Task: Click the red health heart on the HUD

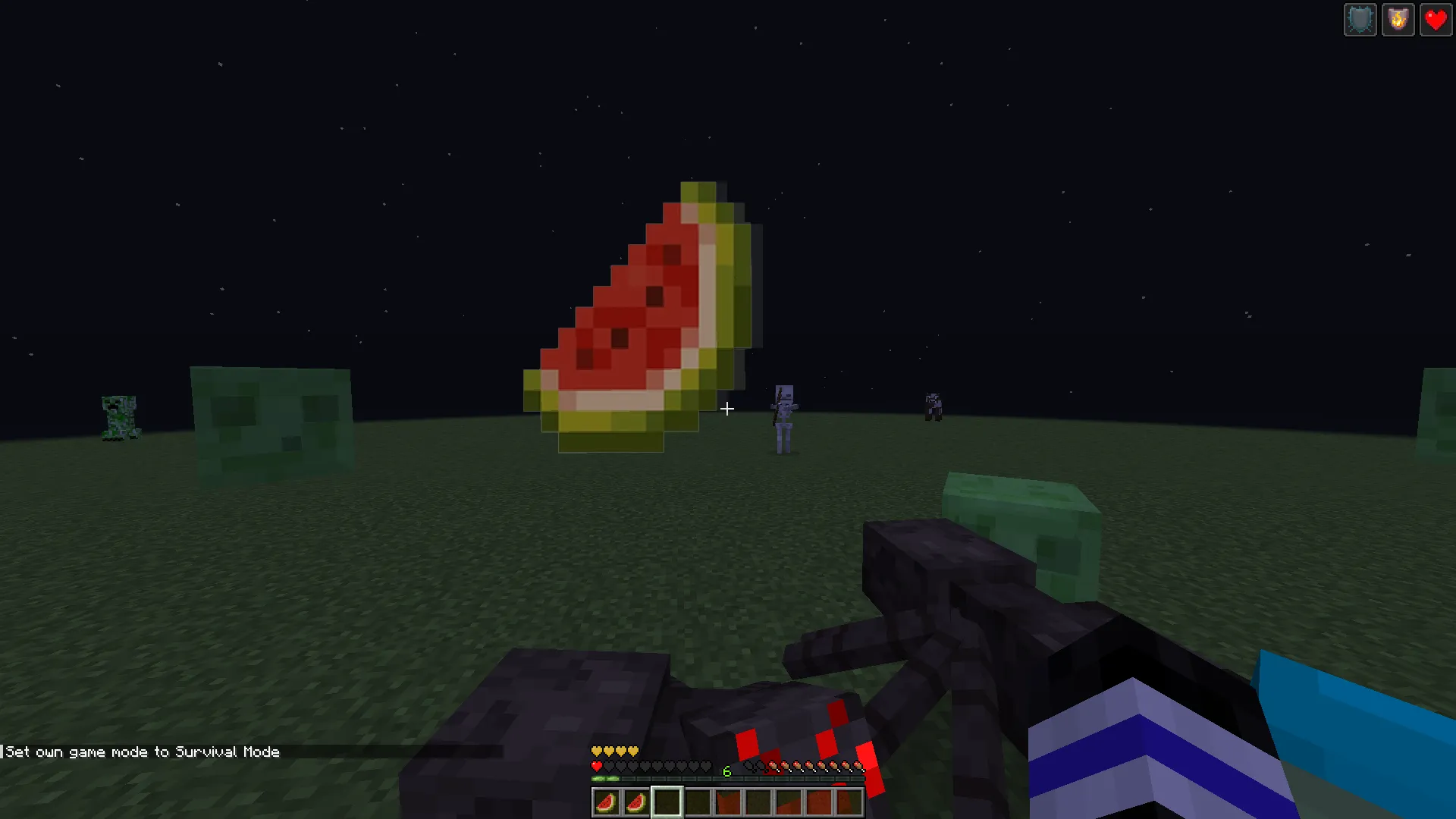Action: [596, 765]
